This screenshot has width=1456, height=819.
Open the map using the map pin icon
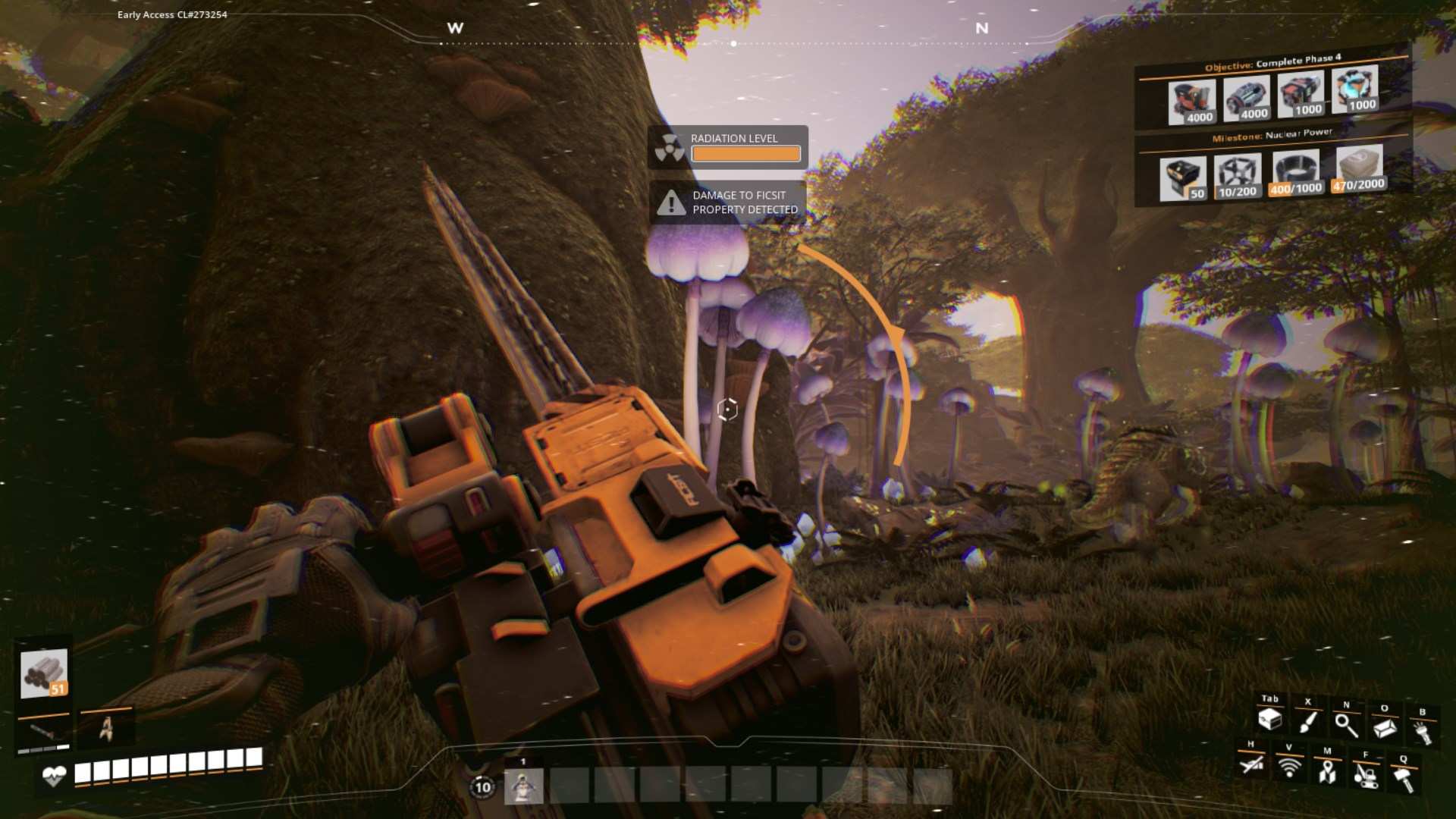(x=1329, y=775)
